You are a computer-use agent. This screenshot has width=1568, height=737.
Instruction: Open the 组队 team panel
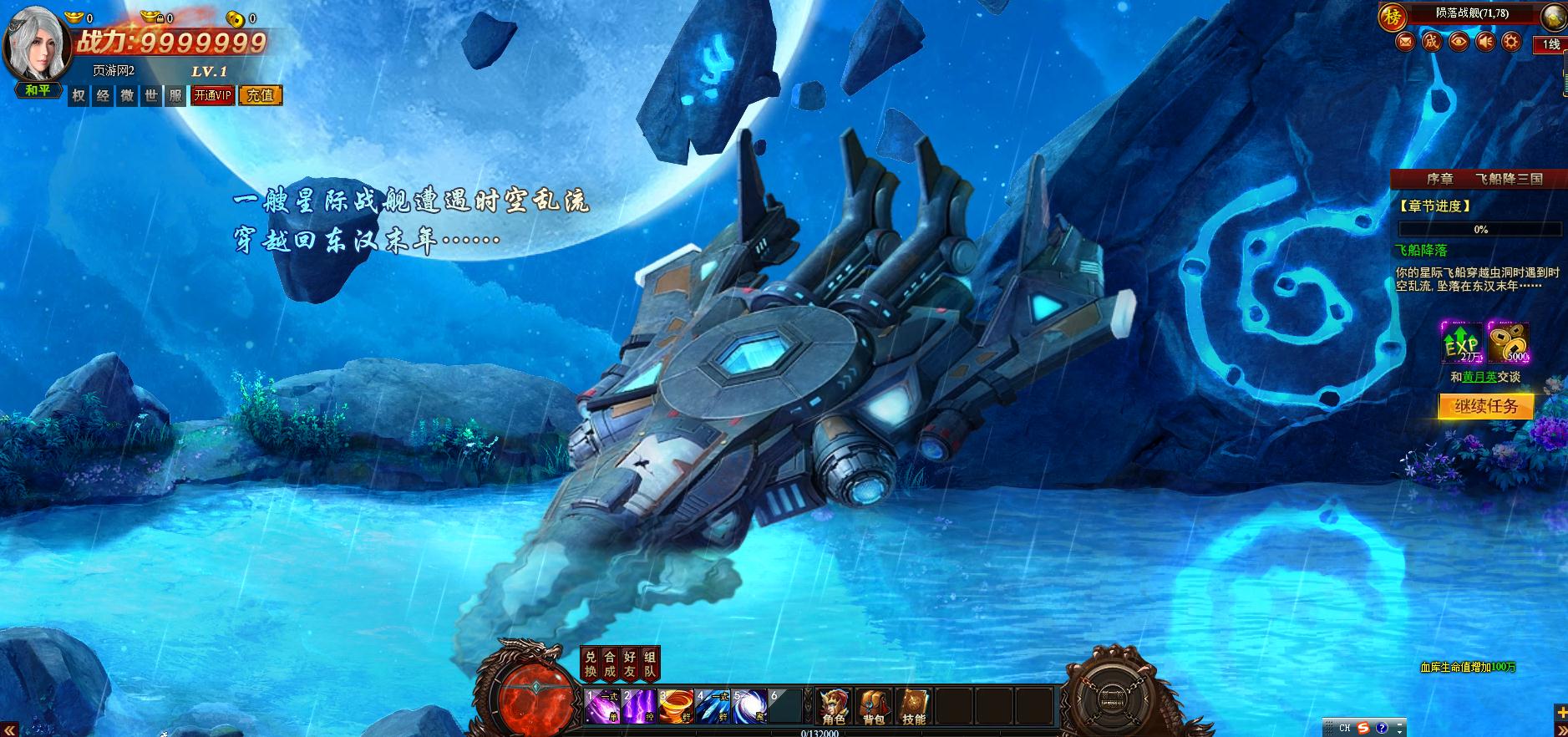point(651,664)
